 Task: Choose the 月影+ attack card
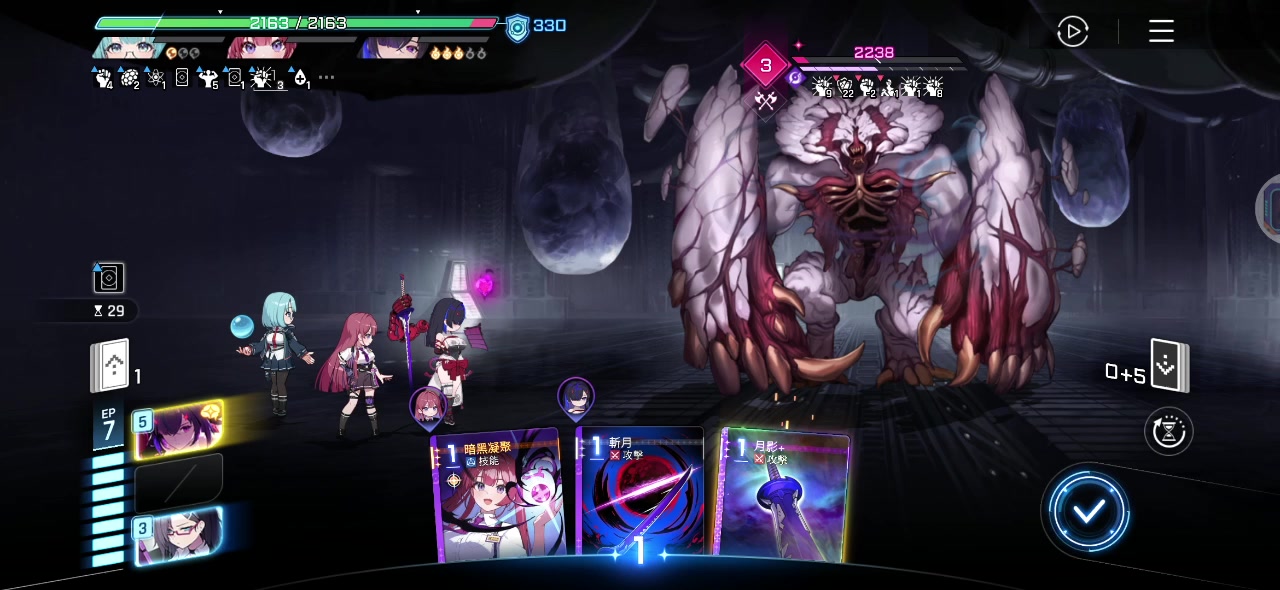784,495
